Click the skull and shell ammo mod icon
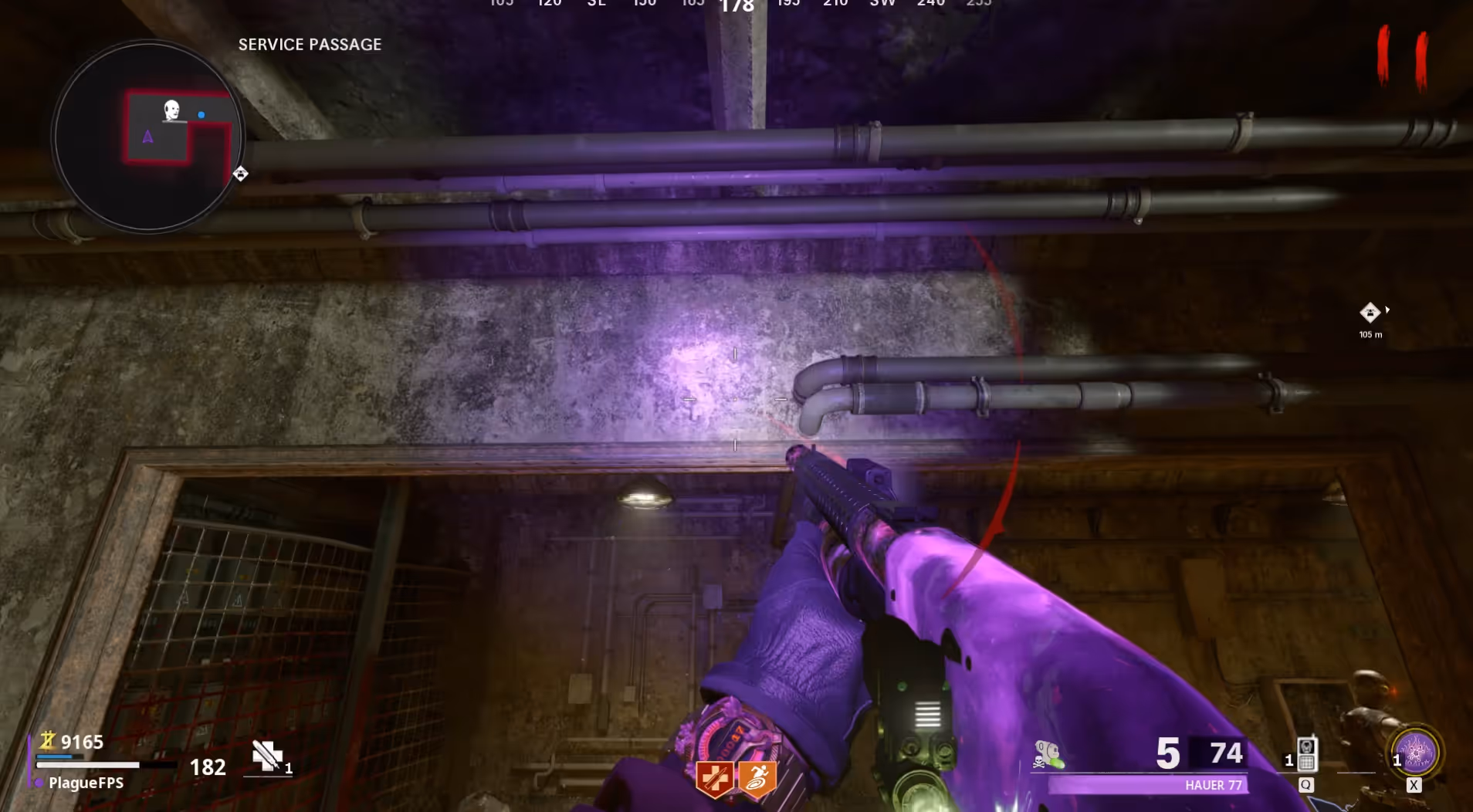This screenshot has height=812, width=1473. [x=1048, y=754]
